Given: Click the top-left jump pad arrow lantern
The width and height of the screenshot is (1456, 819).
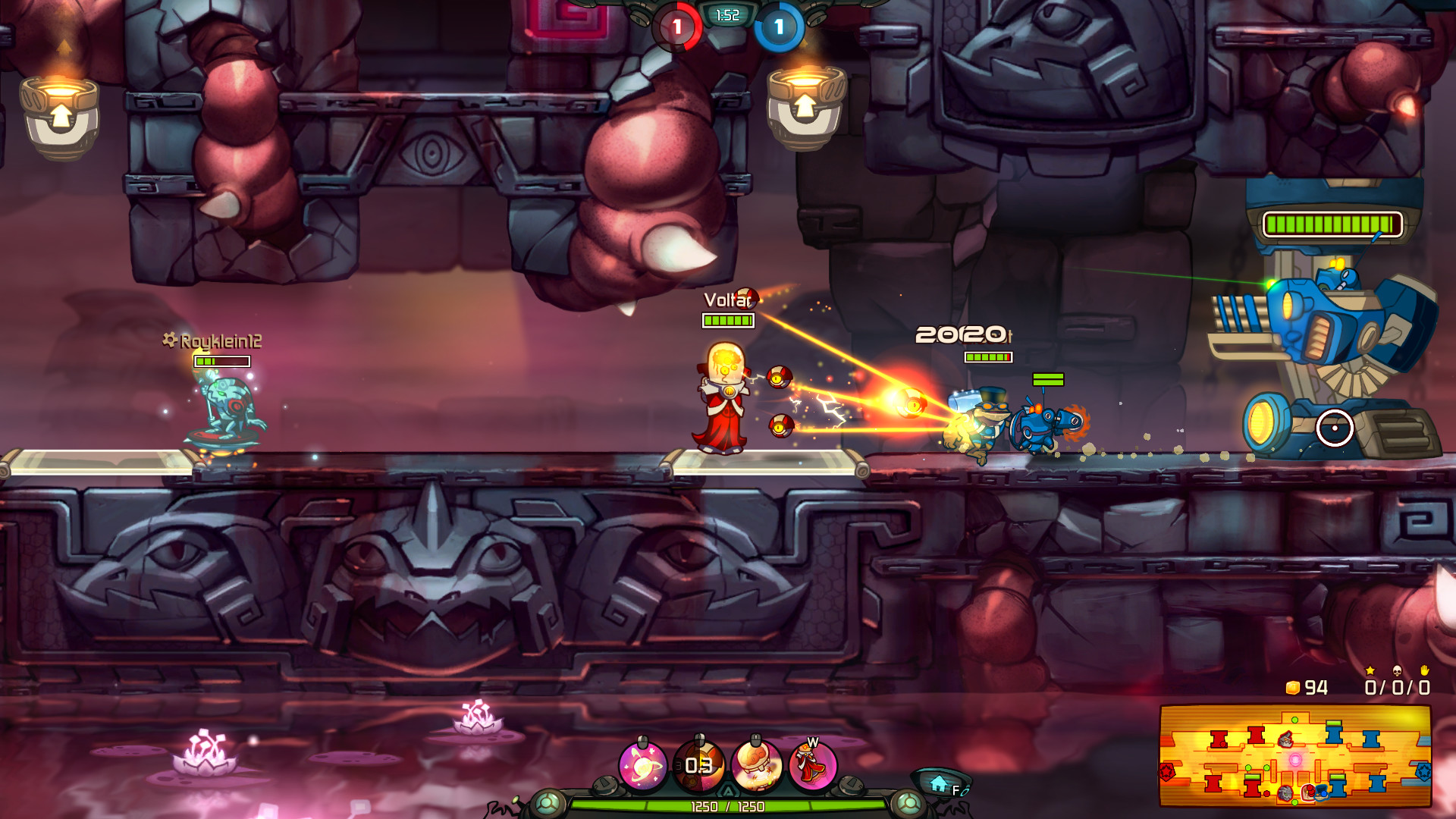Looking at the screenshot, I should point(61,114).
